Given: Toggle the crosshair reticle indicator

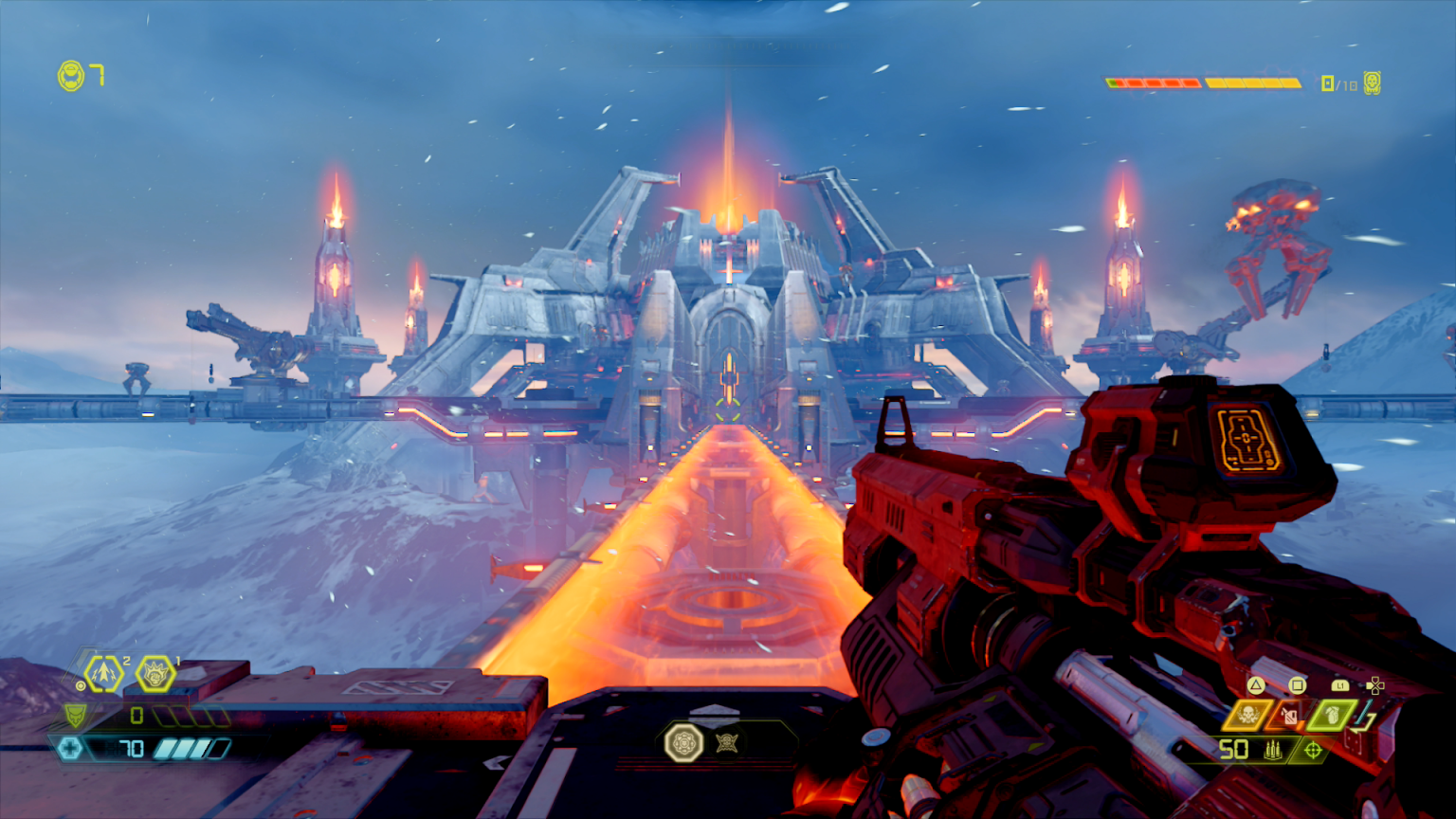Looking at the screenshot, I should tap(1312, 750).
